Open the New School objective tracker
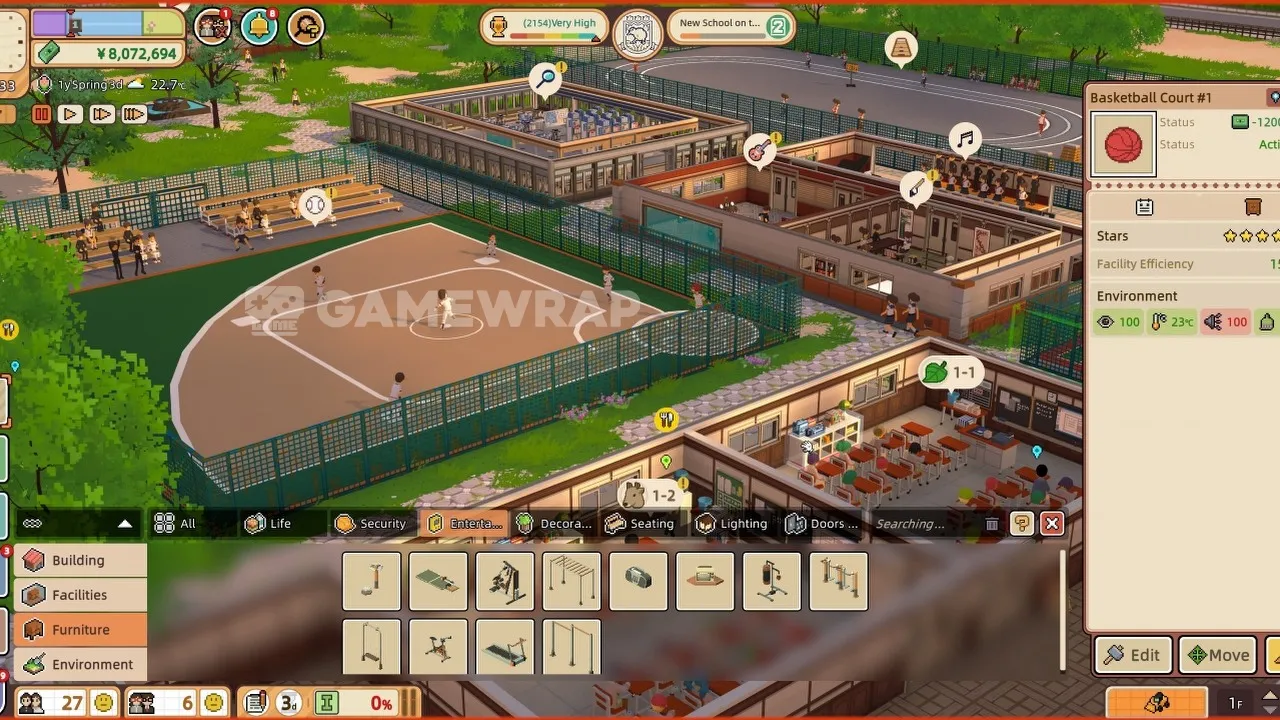Viewport: 1280px width, 720px height. tap(730, 27)
